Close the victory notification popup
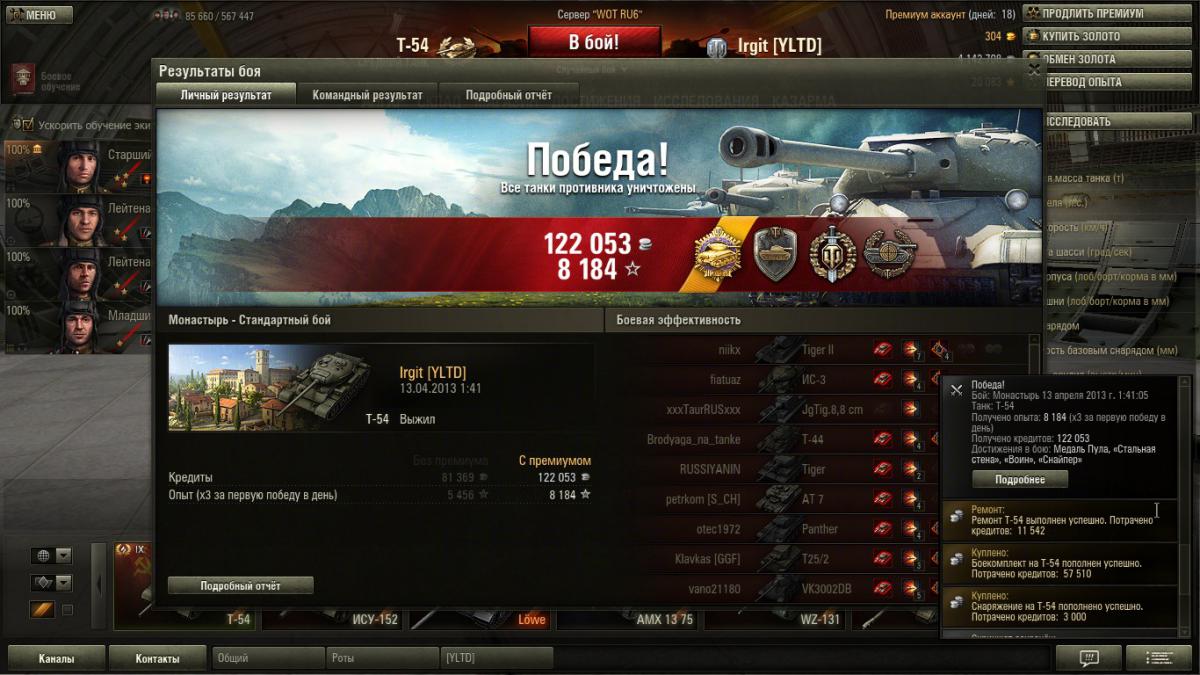This screenshot has width=1200, height=675. (956, 390)
